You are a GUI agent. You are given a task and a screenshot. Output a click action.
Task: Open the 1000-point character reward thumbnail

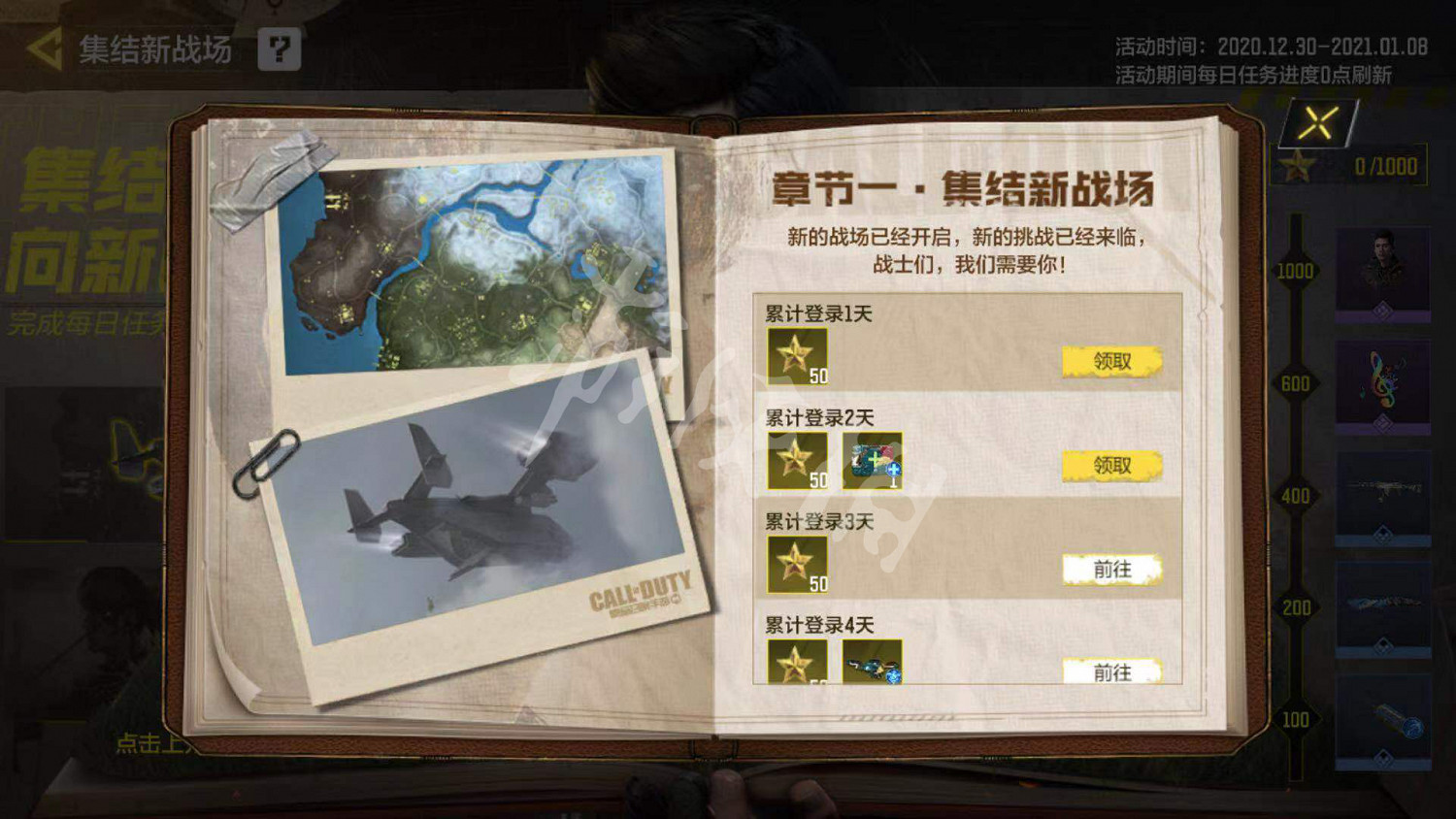click(1382, 273)
